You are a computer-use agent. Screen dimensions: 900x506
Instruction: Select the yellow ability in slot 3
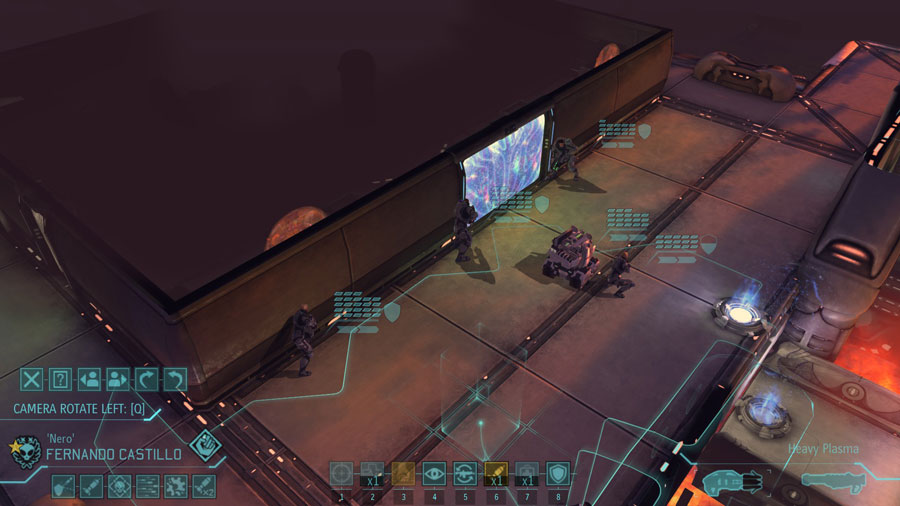click(403, 473)
